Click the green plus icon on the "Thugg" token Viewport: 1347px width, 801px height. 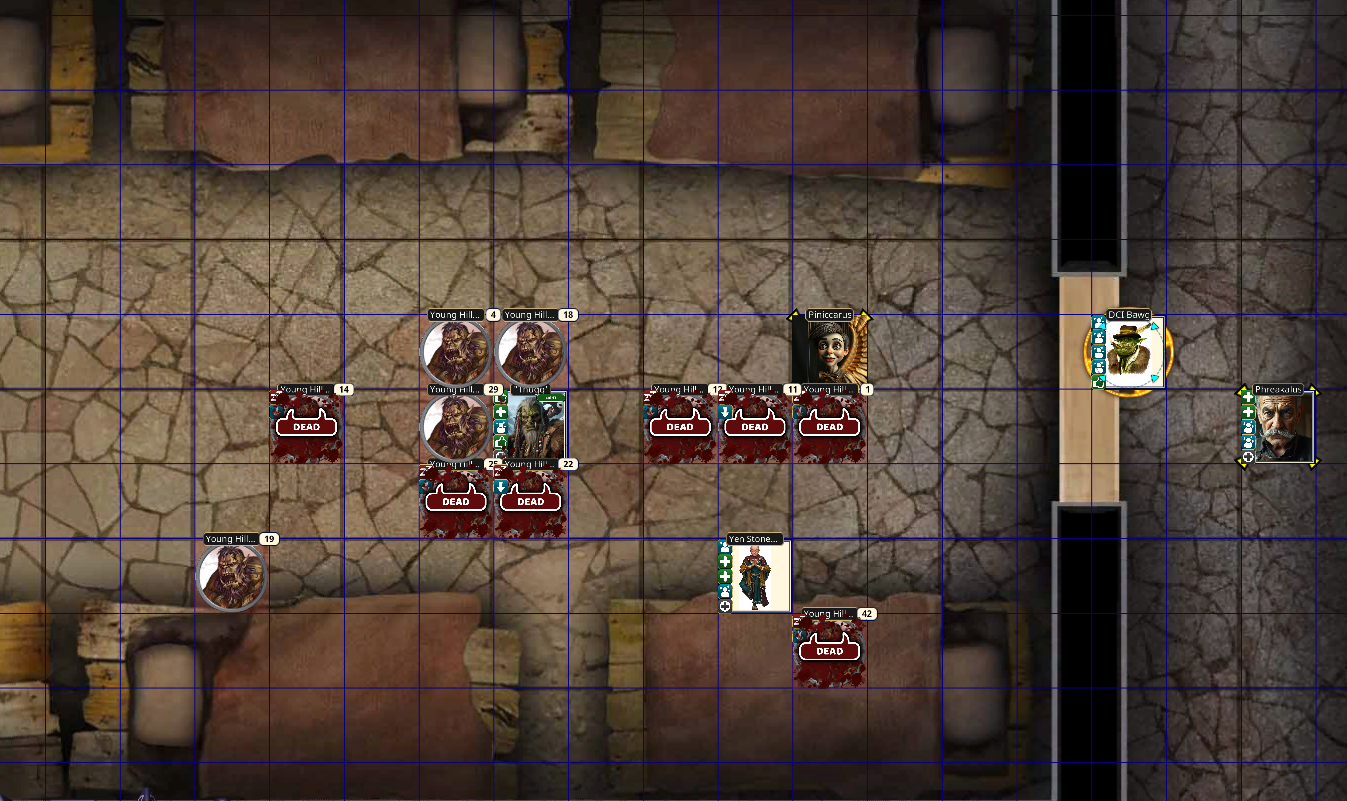[501, 412]
